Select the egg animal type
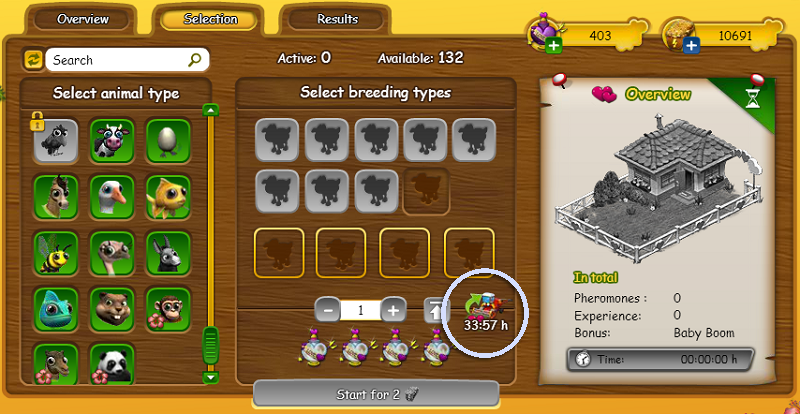 pyautogui.click(x=168, y=140)
